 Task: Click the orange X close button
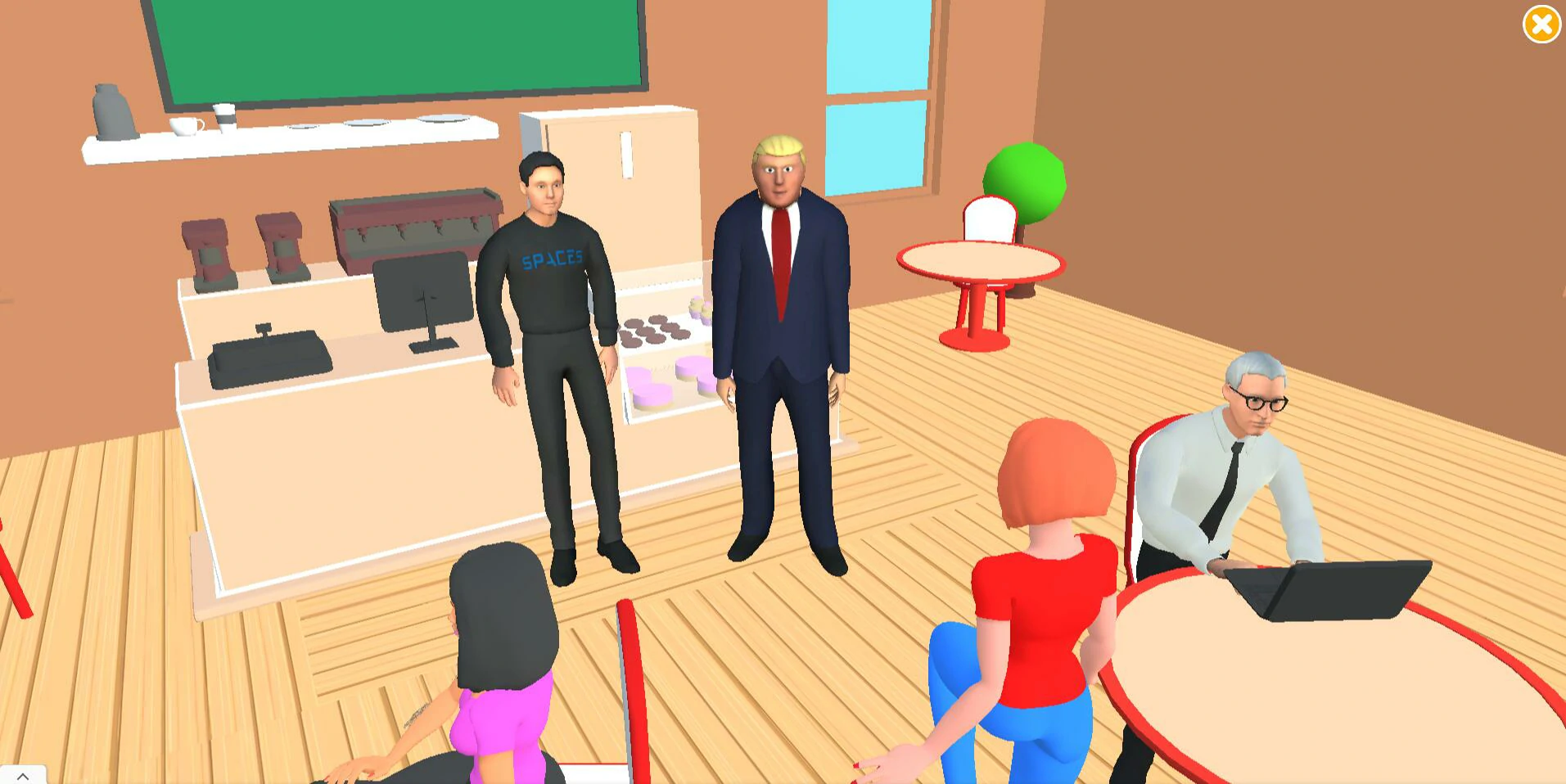pyautogui.click(x=1541, y=25)
